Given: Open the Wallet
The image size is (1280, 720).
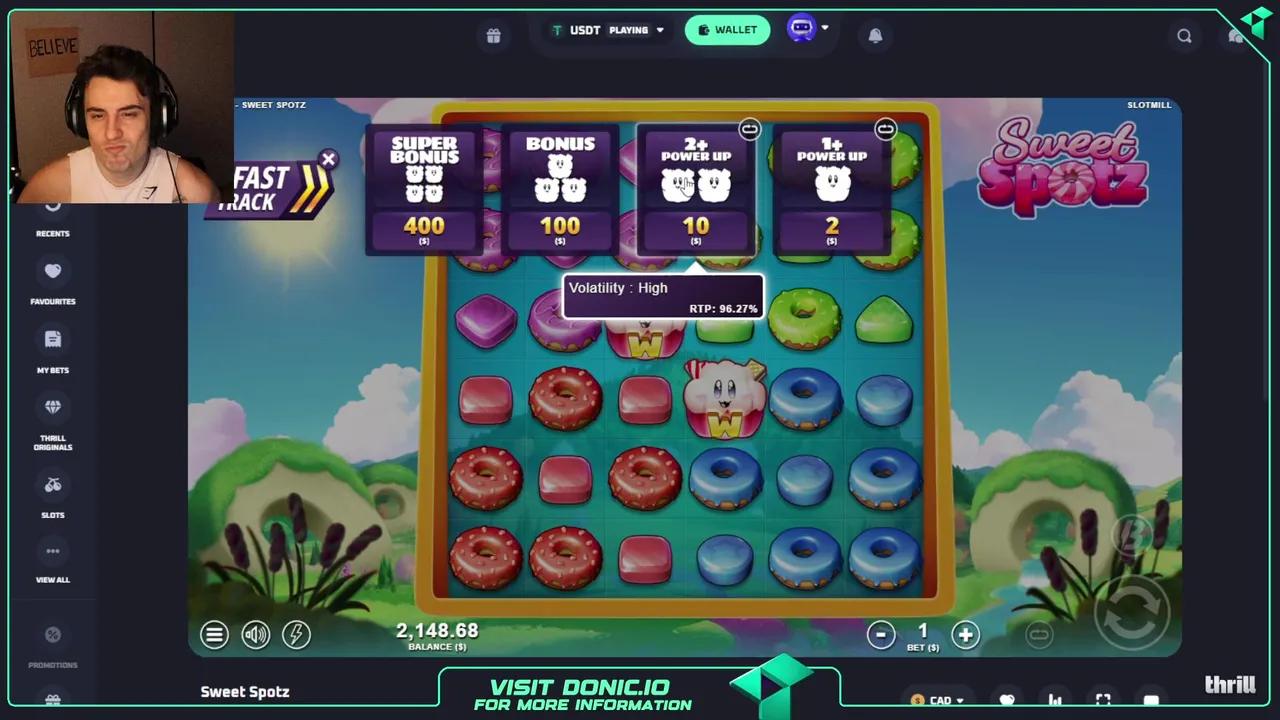Looking at the screenshot, I should tap(727, 29).
